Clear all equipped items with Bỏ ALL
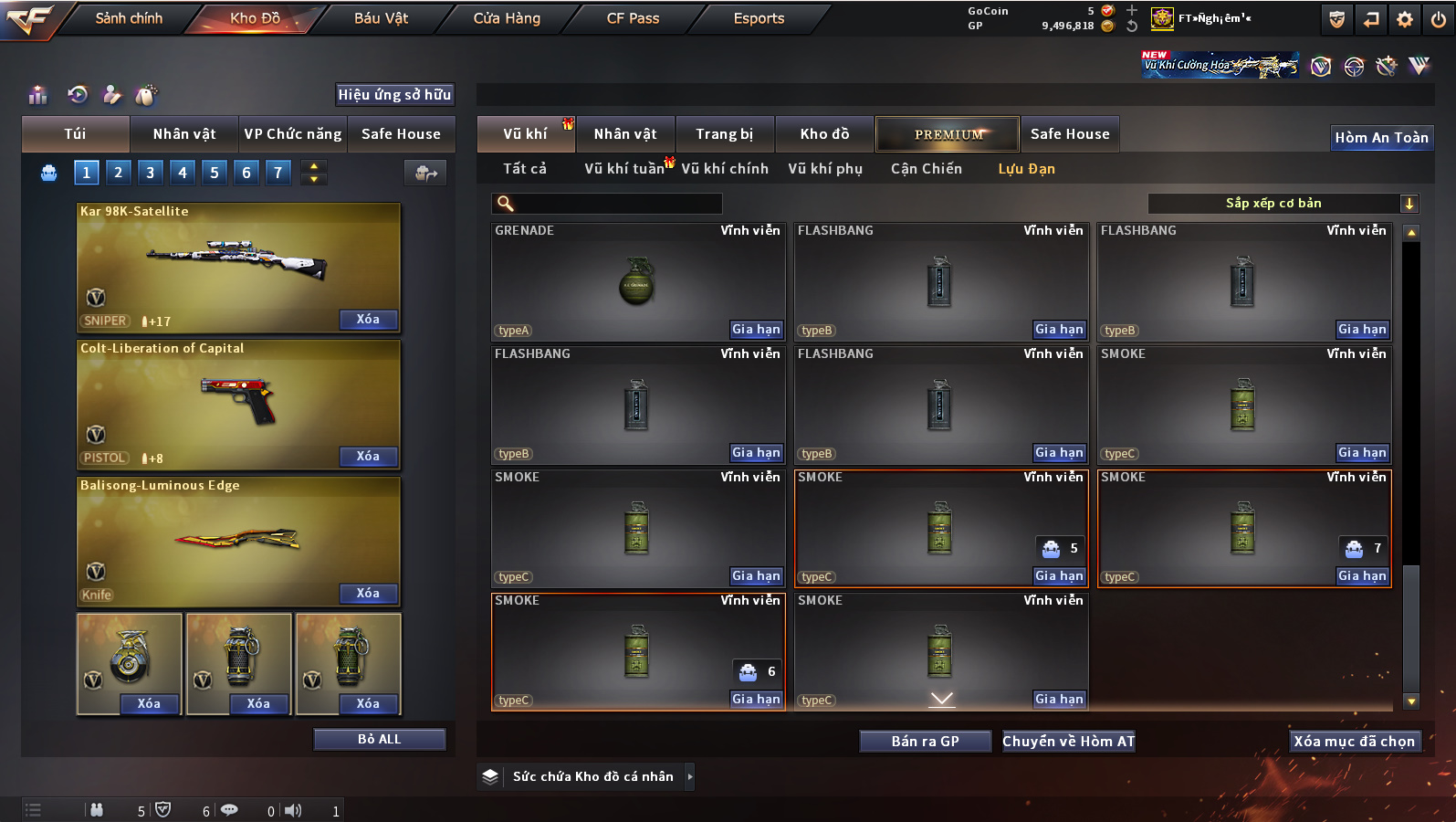The height and width of the screenshot is (822, 1456). (x=379, y=739)
